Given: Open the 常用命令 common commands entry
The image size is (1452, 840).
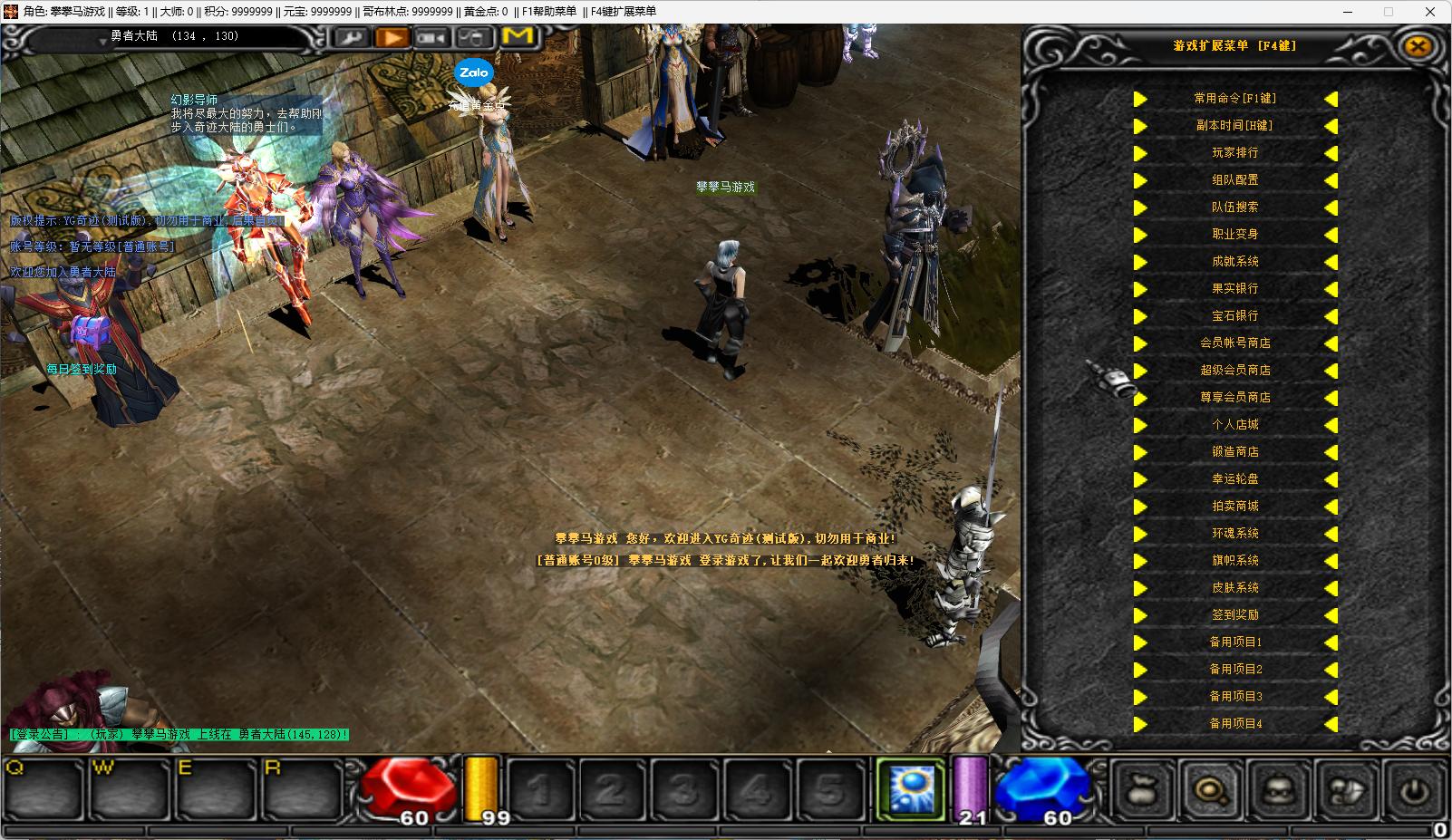Looking at the screenshot, I should [1234, 99].
